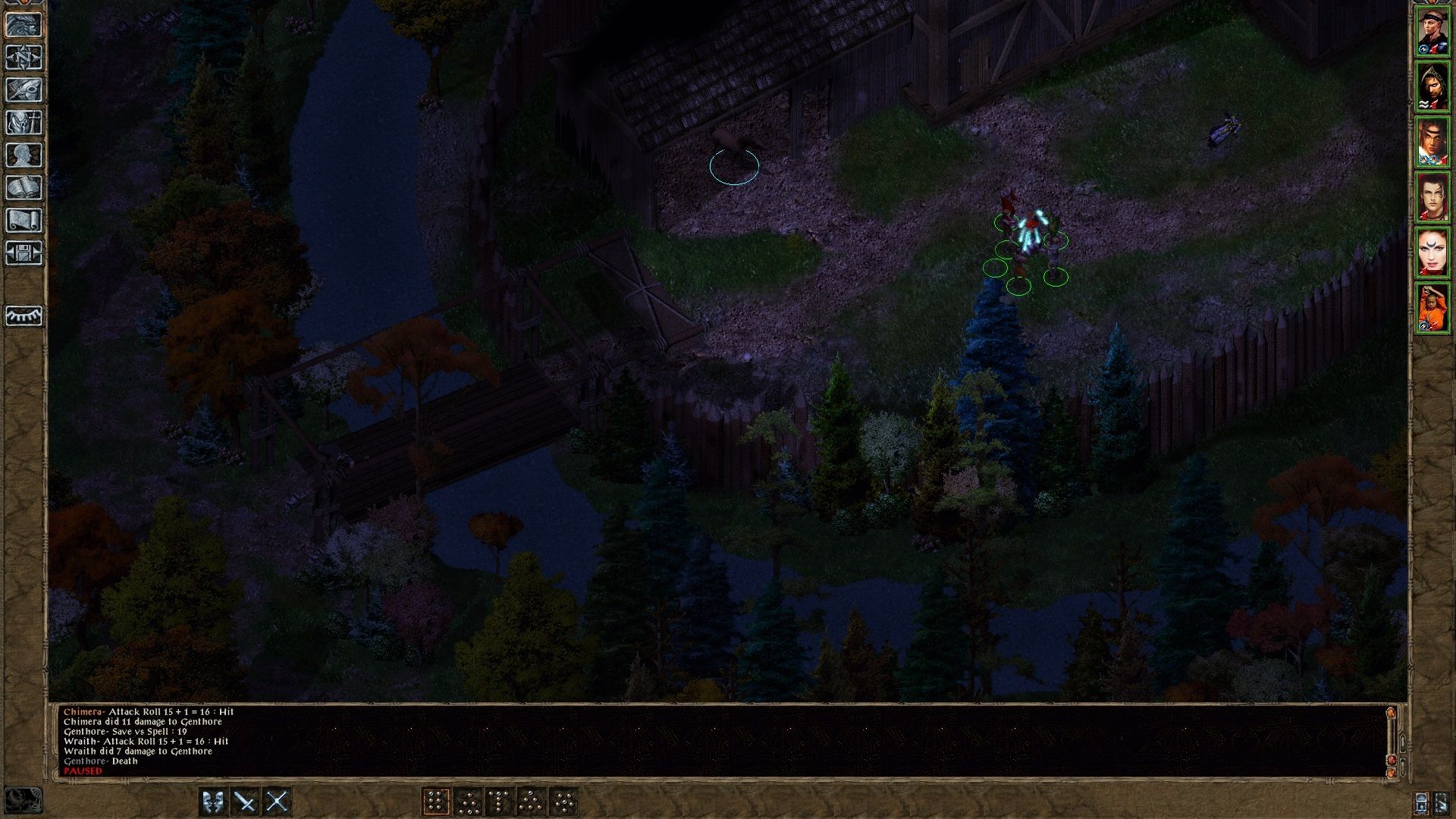Open the character record silhouette icon
This screenshot has width=1456, height=819.
[24, 155]
